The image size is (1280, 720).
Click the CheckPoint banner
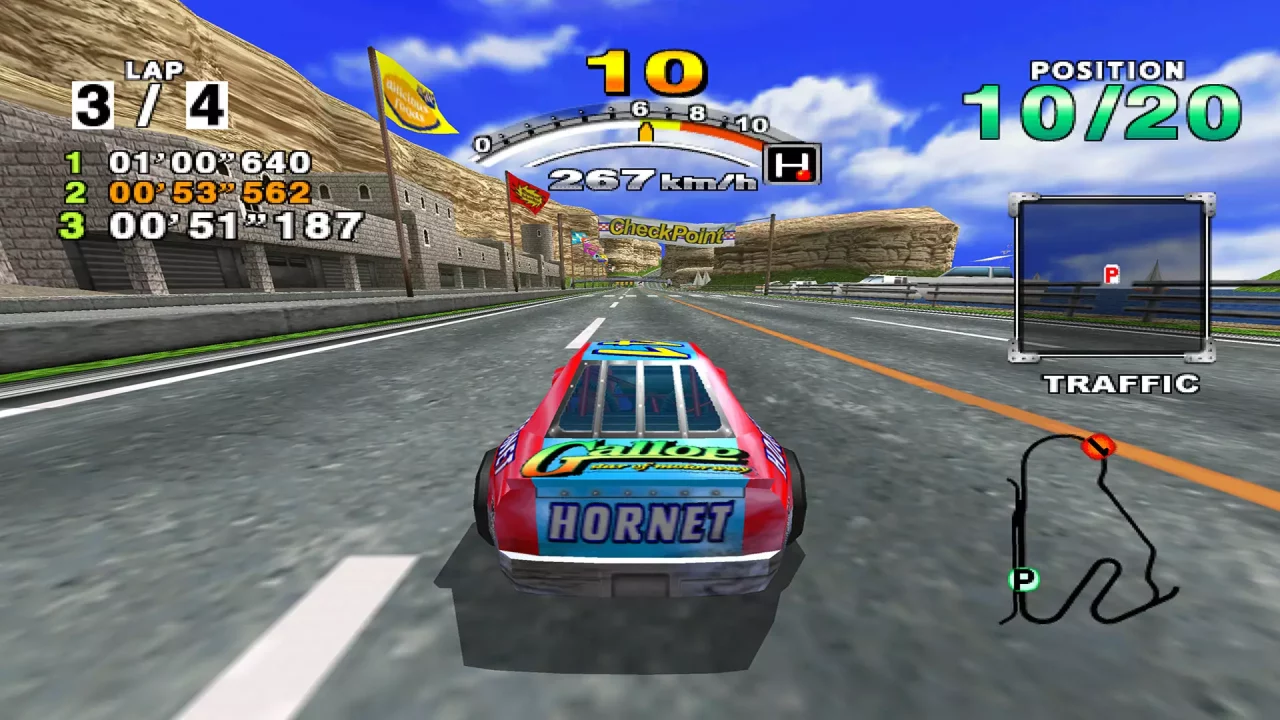coord(668,231)
